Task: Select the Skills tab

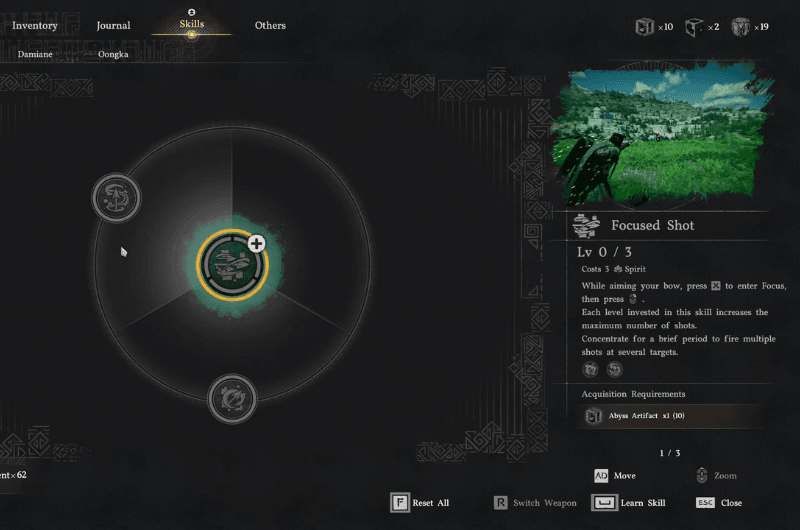Action: click(191, 24)
